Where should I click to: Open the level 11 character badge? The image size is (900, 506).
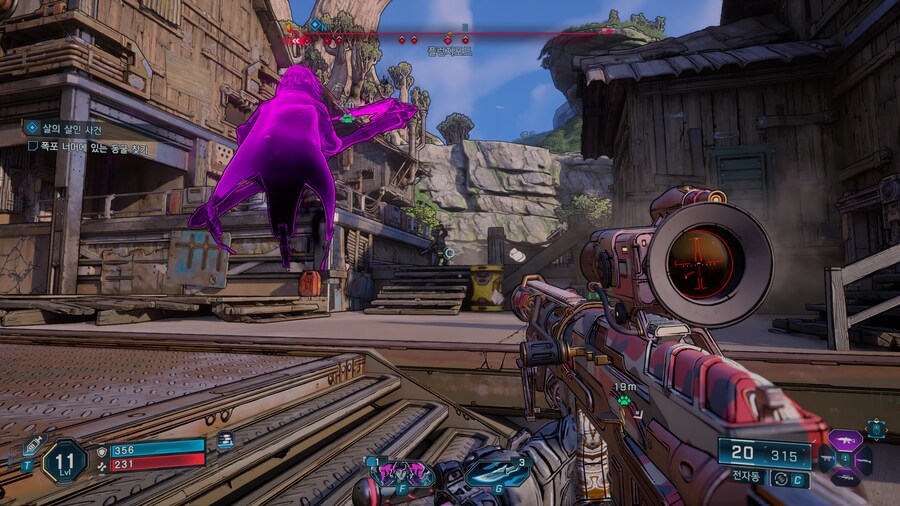65,461
